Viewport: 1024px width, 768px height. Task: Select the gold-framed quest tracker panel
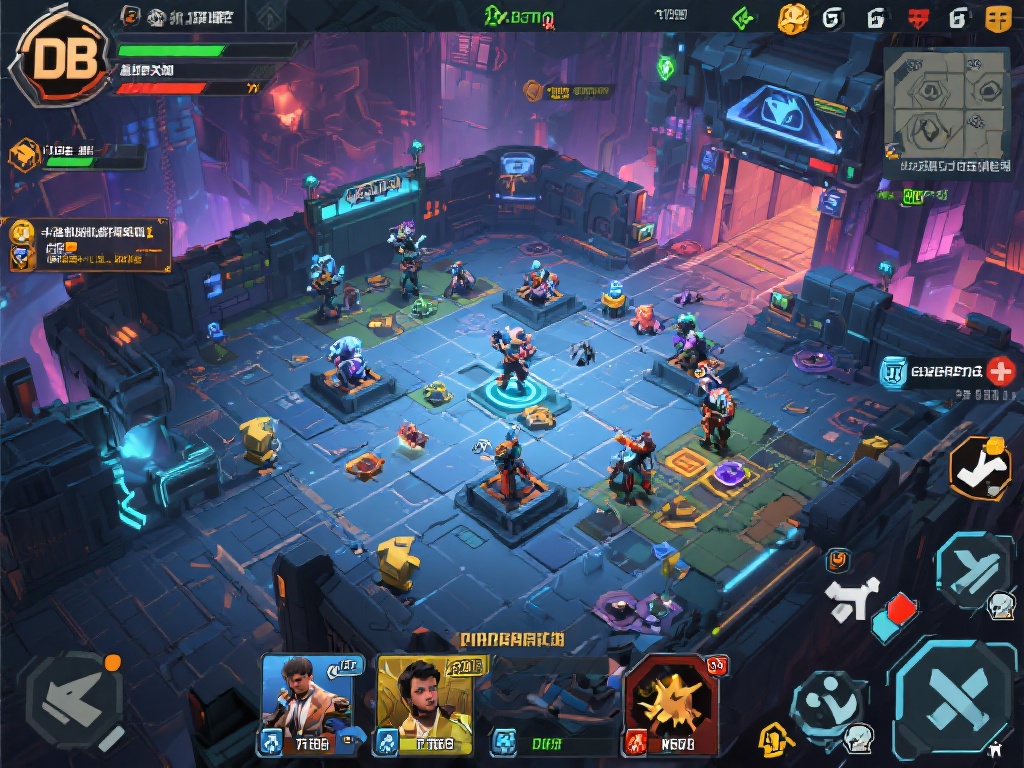pyautogui.click(x=88, y=243)
